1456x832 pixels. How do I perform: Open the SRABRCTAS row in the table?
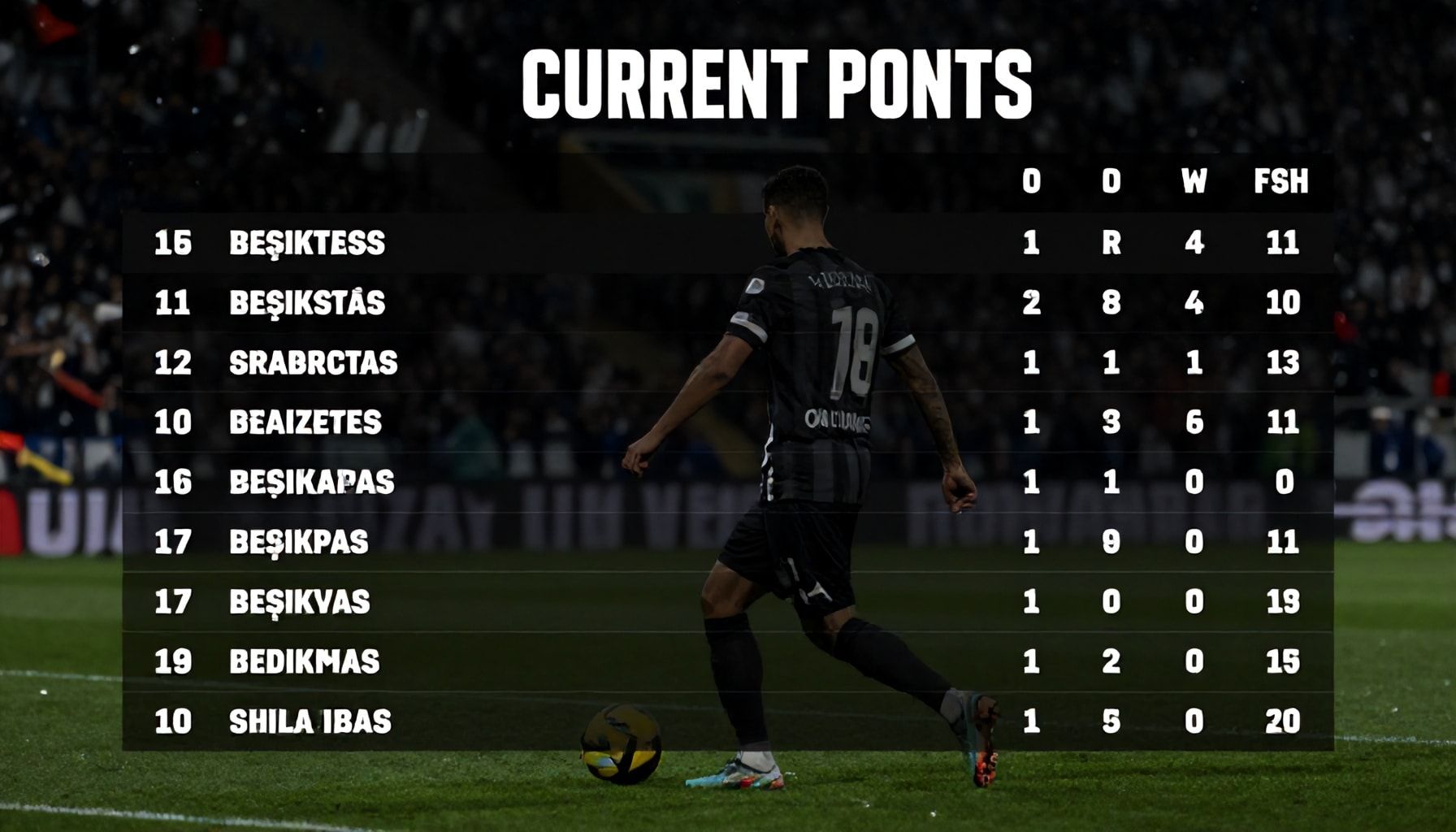click(313, 362)
